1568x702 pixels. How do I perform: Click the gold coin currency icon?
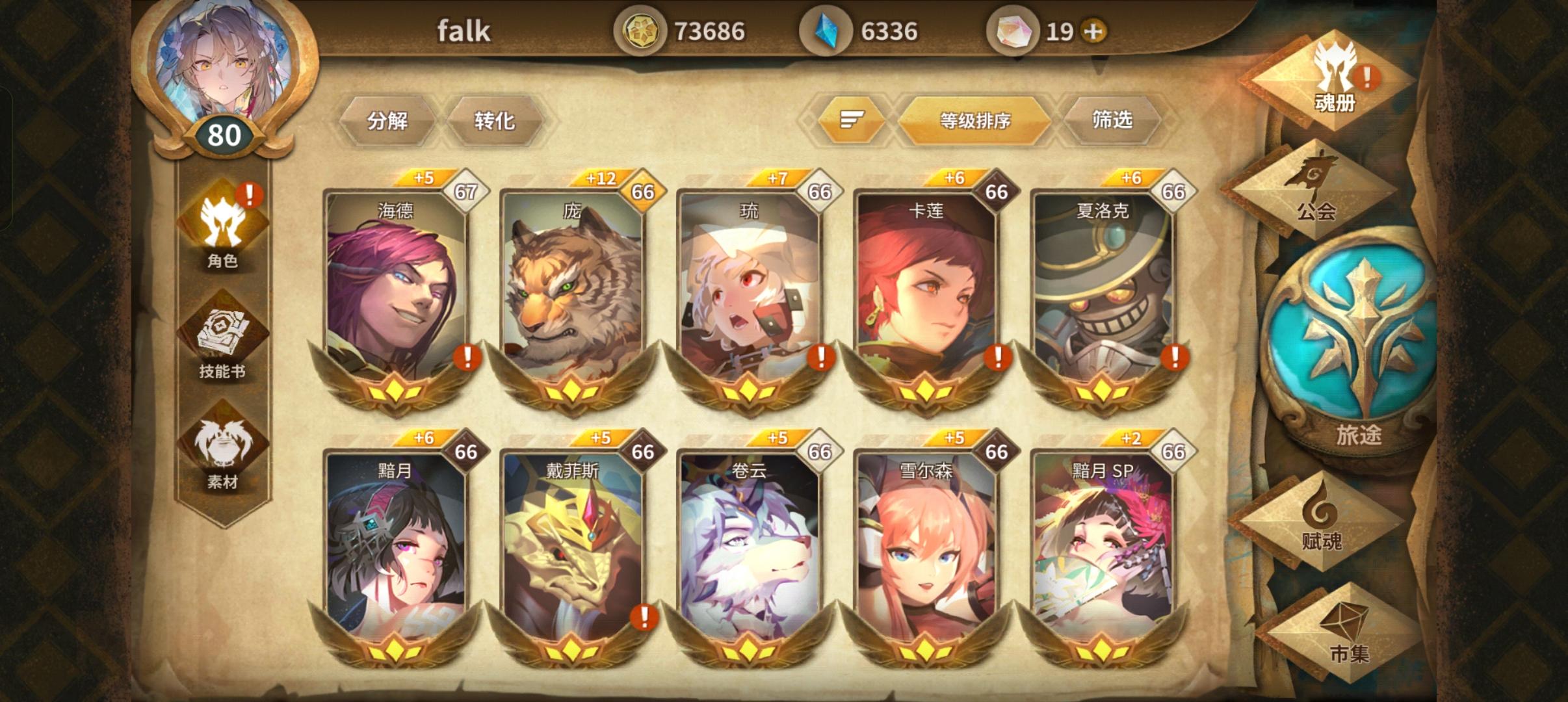tap(642, 30)
